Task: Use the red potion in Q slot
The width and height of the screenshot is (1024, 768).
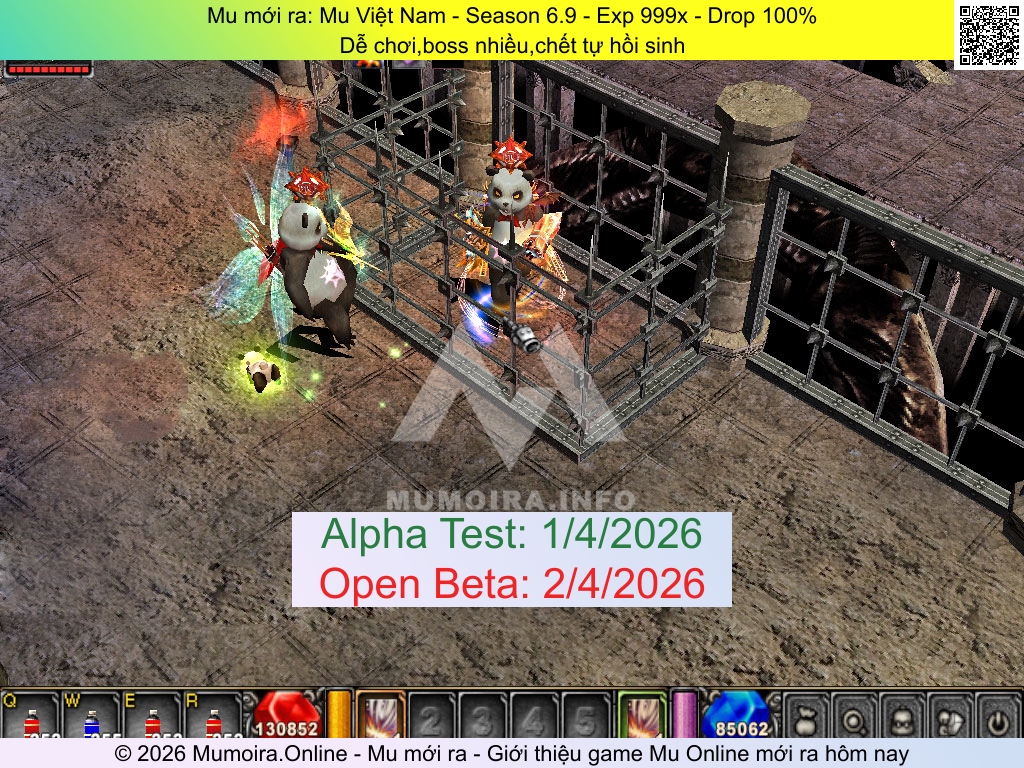Action: click(31, 718)
